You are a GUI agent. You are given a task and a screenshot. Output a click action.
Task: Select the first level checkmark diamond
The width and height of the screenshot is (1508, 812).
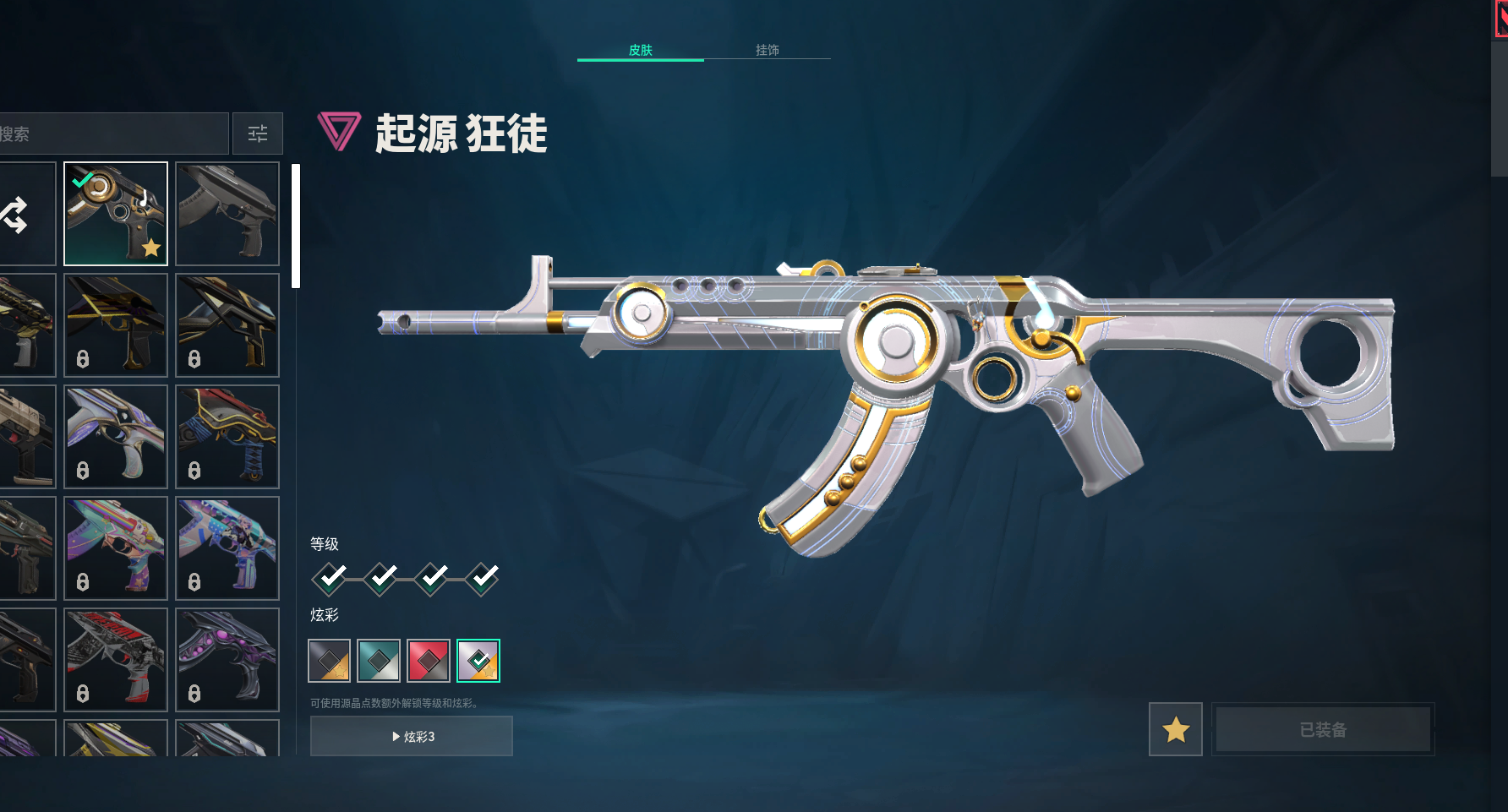click(x=330, y=579)
